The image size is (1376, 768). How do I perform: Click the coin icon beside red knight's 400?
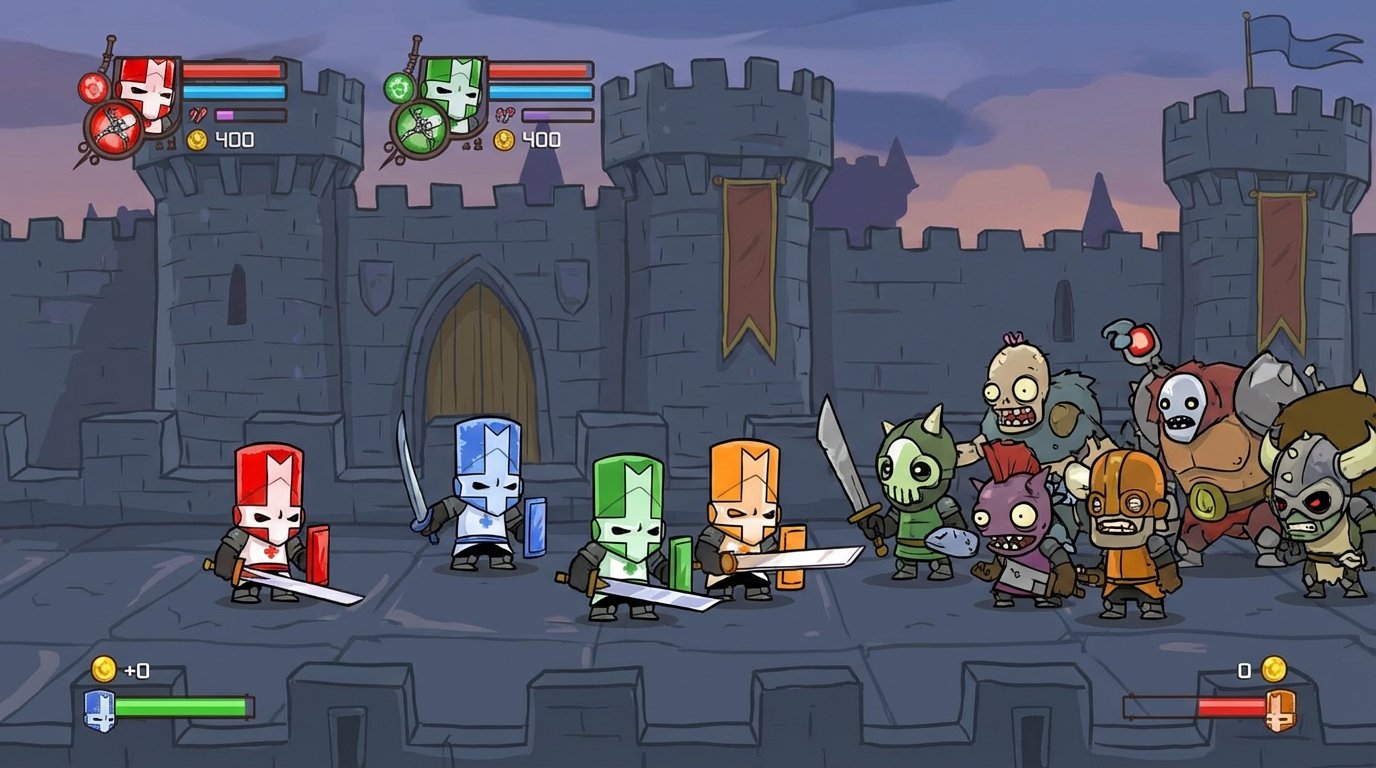[196, 138]
